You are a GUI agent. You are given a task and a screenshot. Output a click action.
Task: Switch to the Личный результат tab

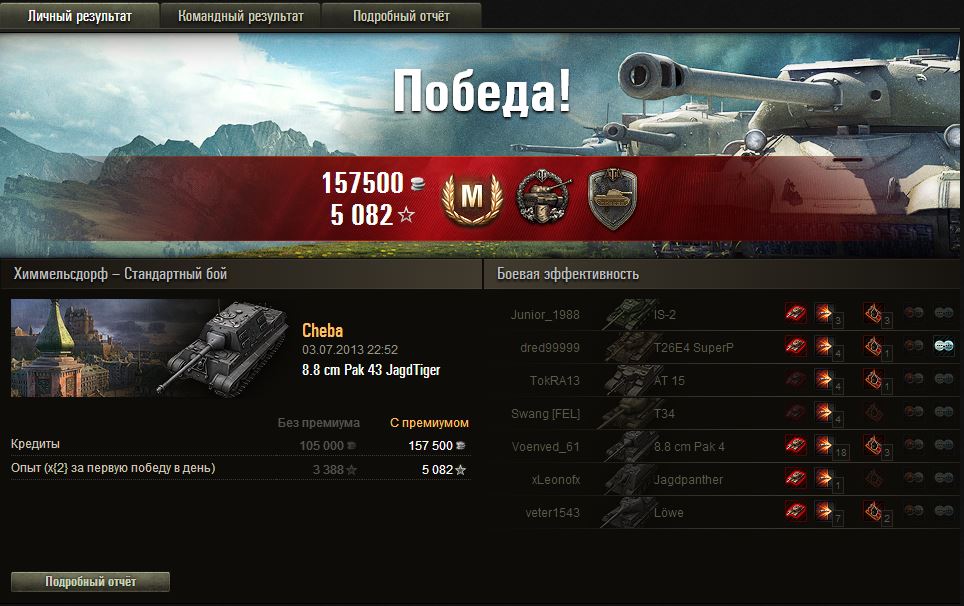coord(80,16)
